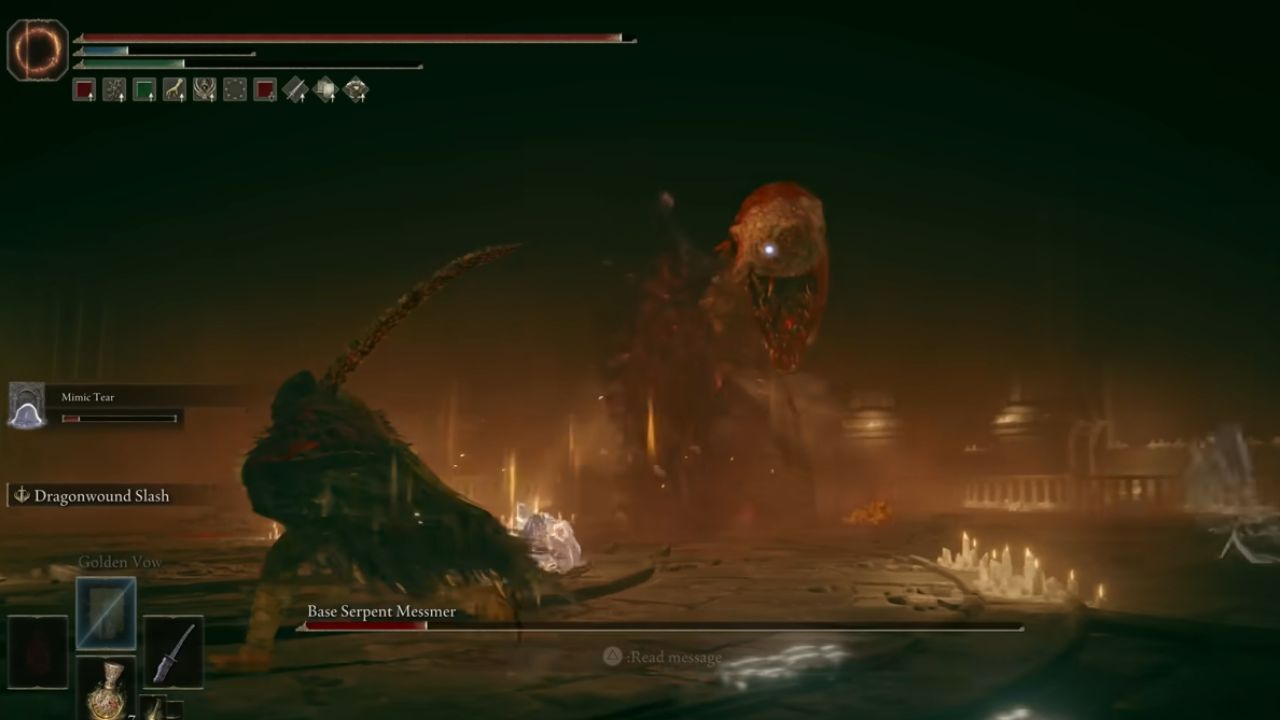Select the winged emblem buff icon
Image resolution: width=1280 pixels, height=720 pixels.
[205, 89]
